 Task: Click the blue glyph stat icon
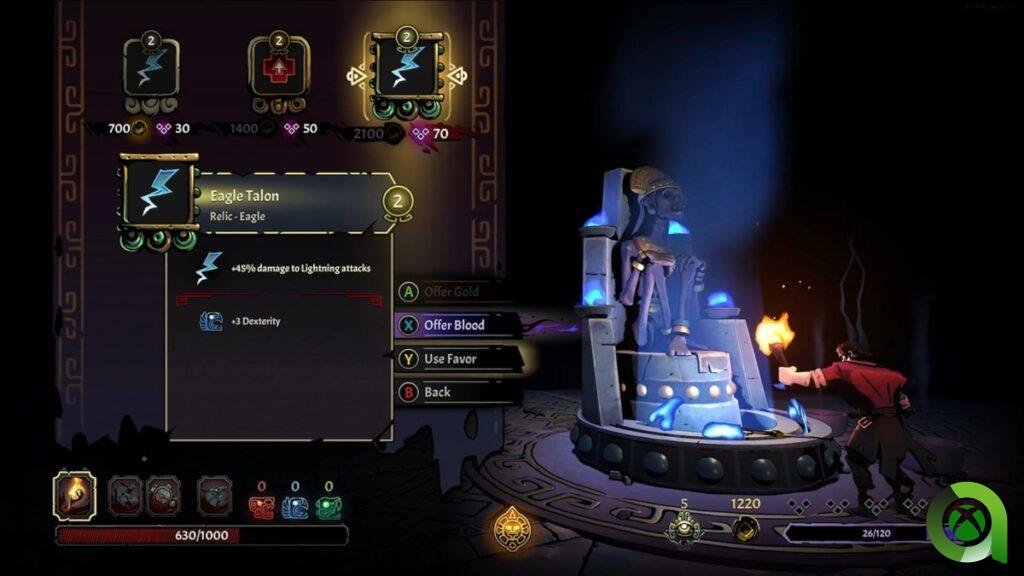[x=295, y=507]
